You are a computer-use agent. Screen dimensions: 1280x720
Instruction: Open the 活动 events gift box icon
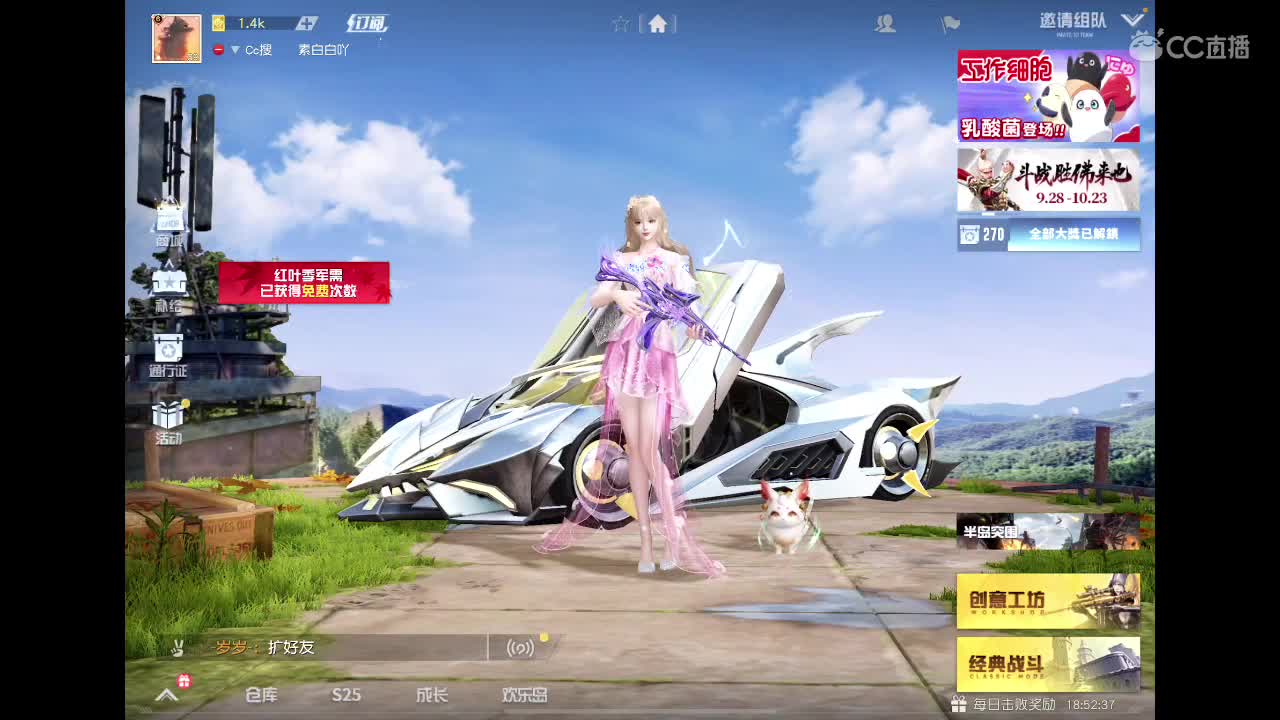pyautogui.click(x=168, y=413)
